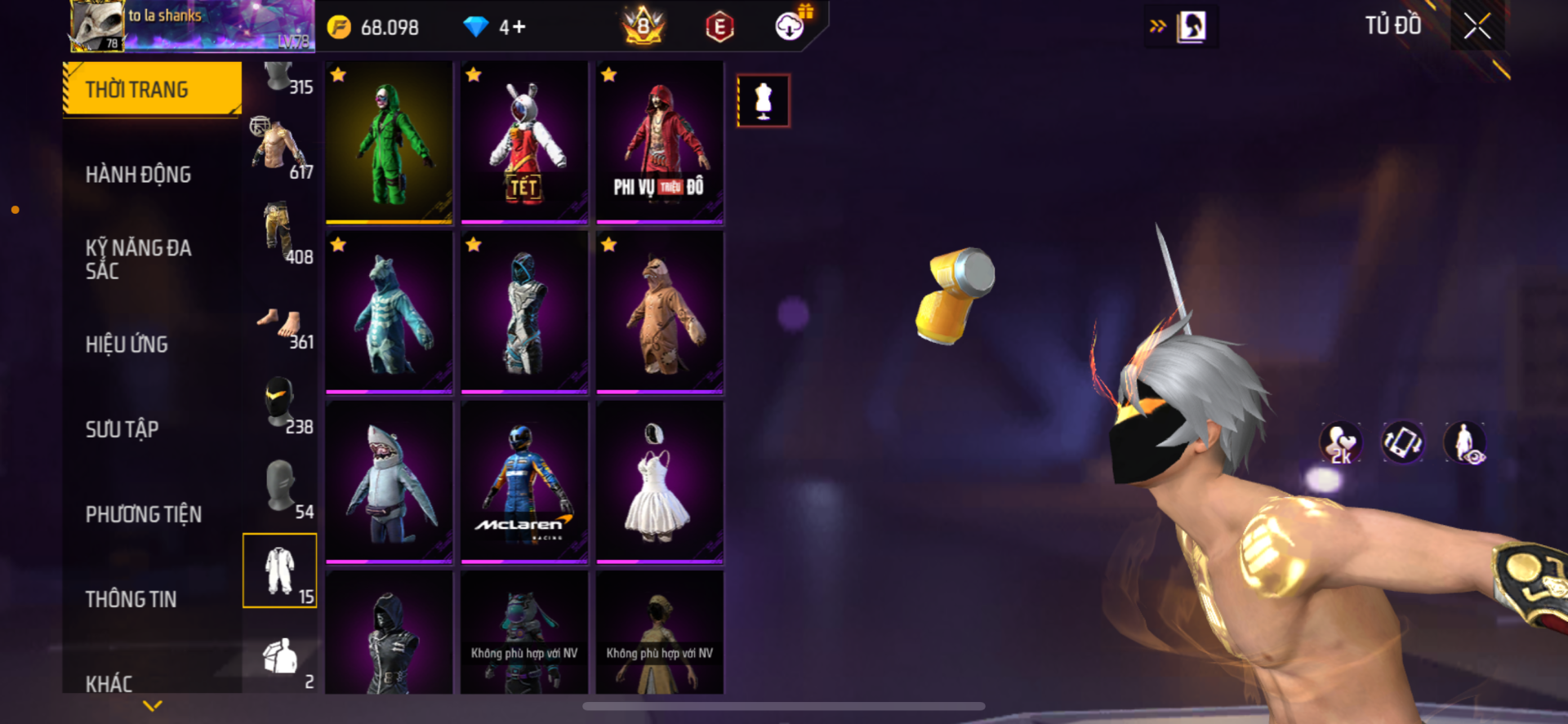
Task: Select the white dress outfit
Action: pos(659,482)
